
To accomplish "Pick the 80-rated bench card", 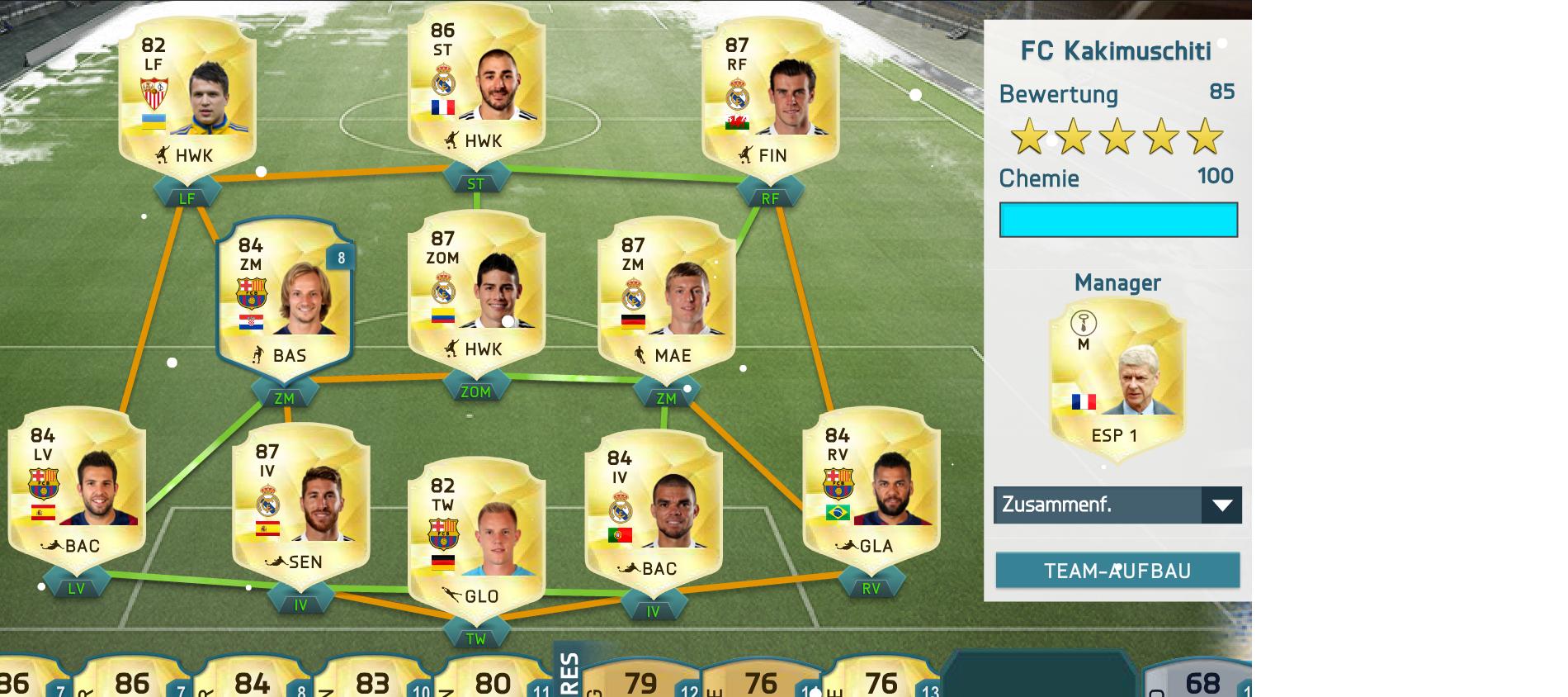I will (x=494, y=680).
